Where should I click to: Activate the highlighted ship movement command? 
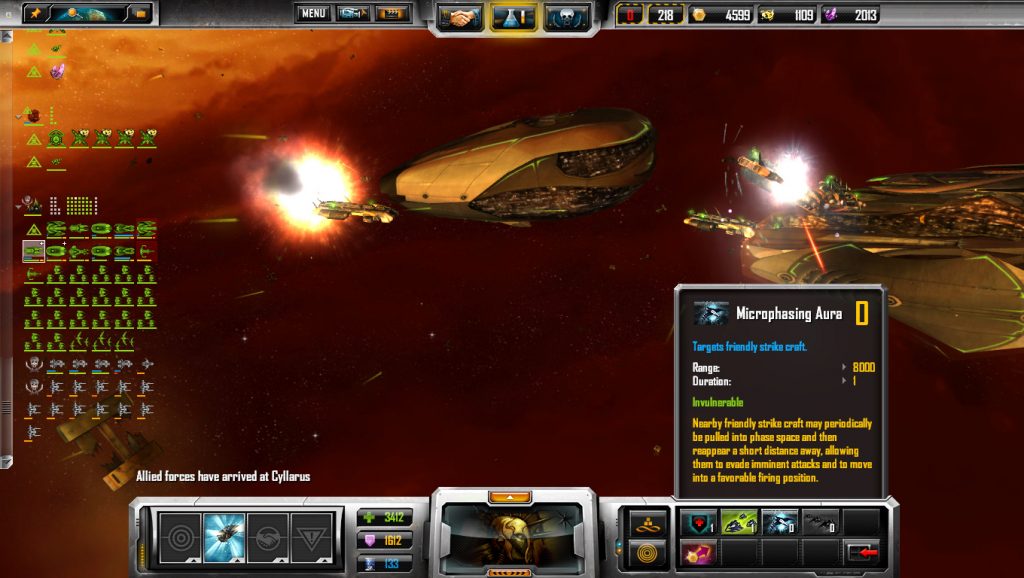point(224,537)
